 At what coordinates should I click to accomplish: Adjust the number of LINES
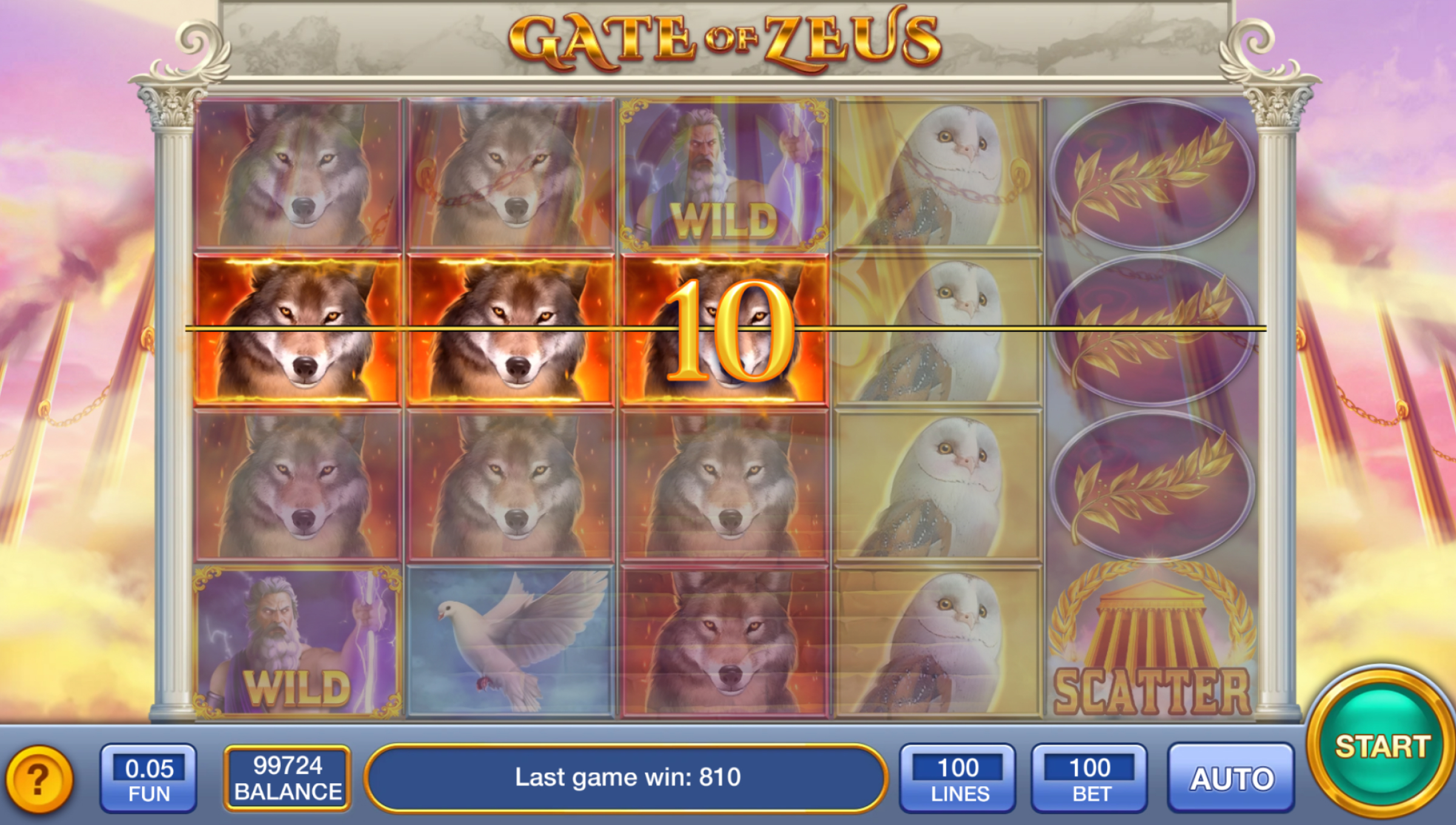click(958, 778)
